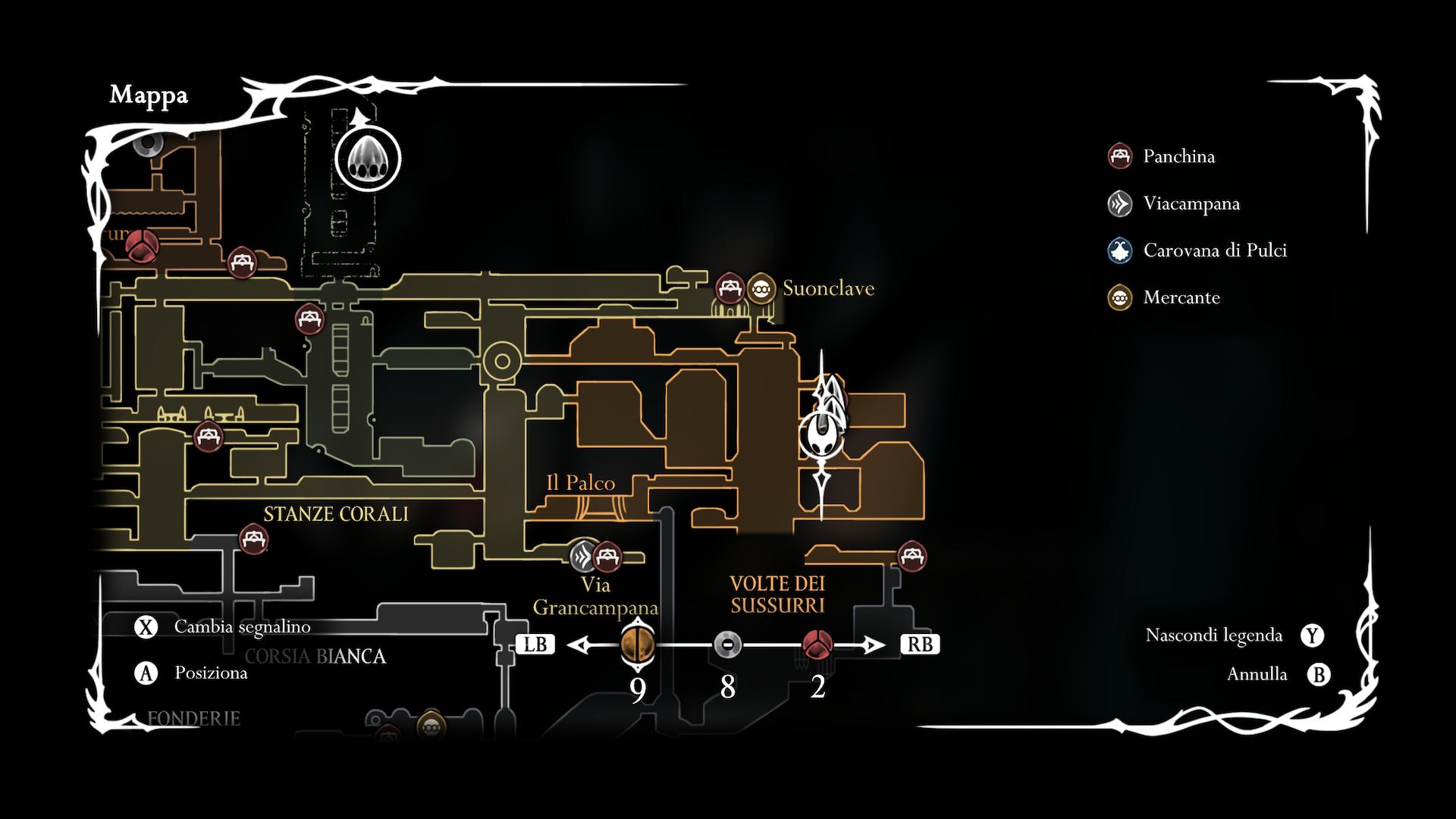Click the Viacampana station icon on map

(x=584, y=557)
